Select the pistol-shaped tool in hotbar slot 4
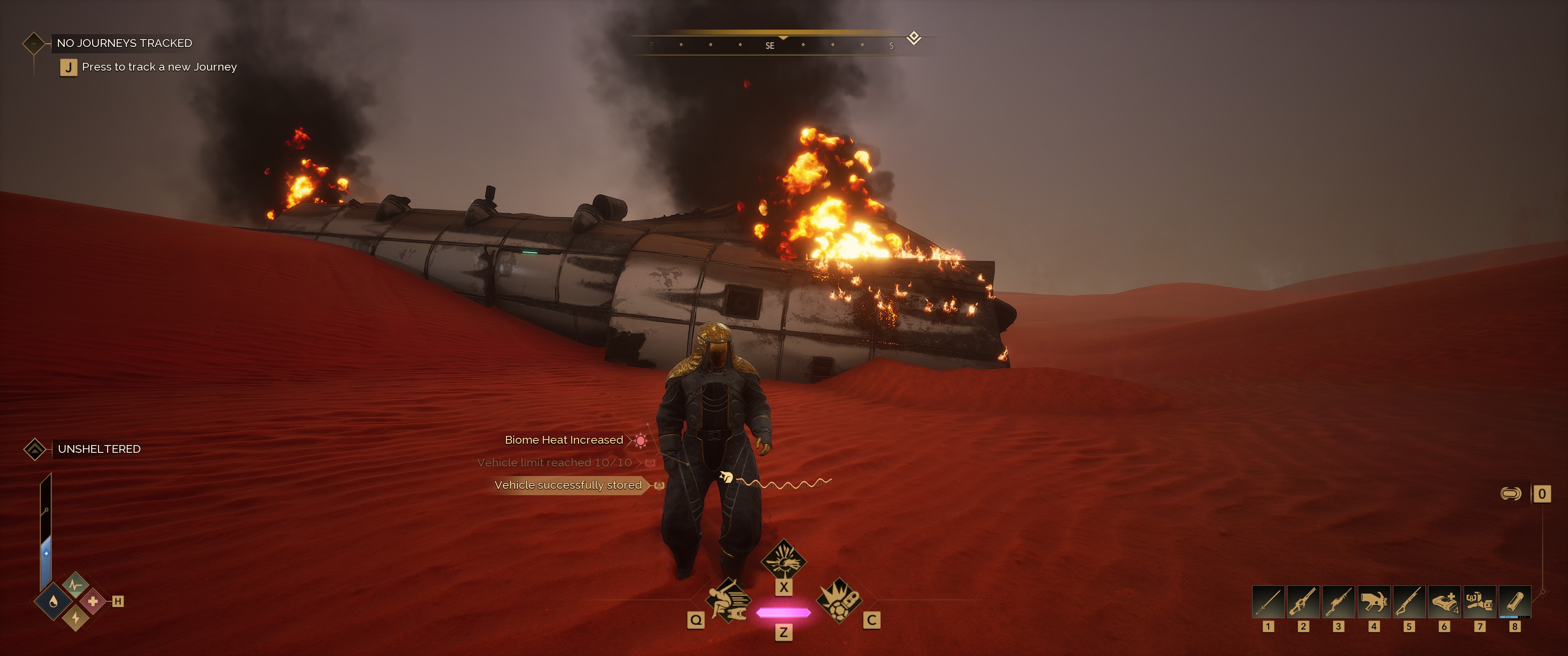The height and width of the screenshot is (656, 1568). [x=1373, y=602]
